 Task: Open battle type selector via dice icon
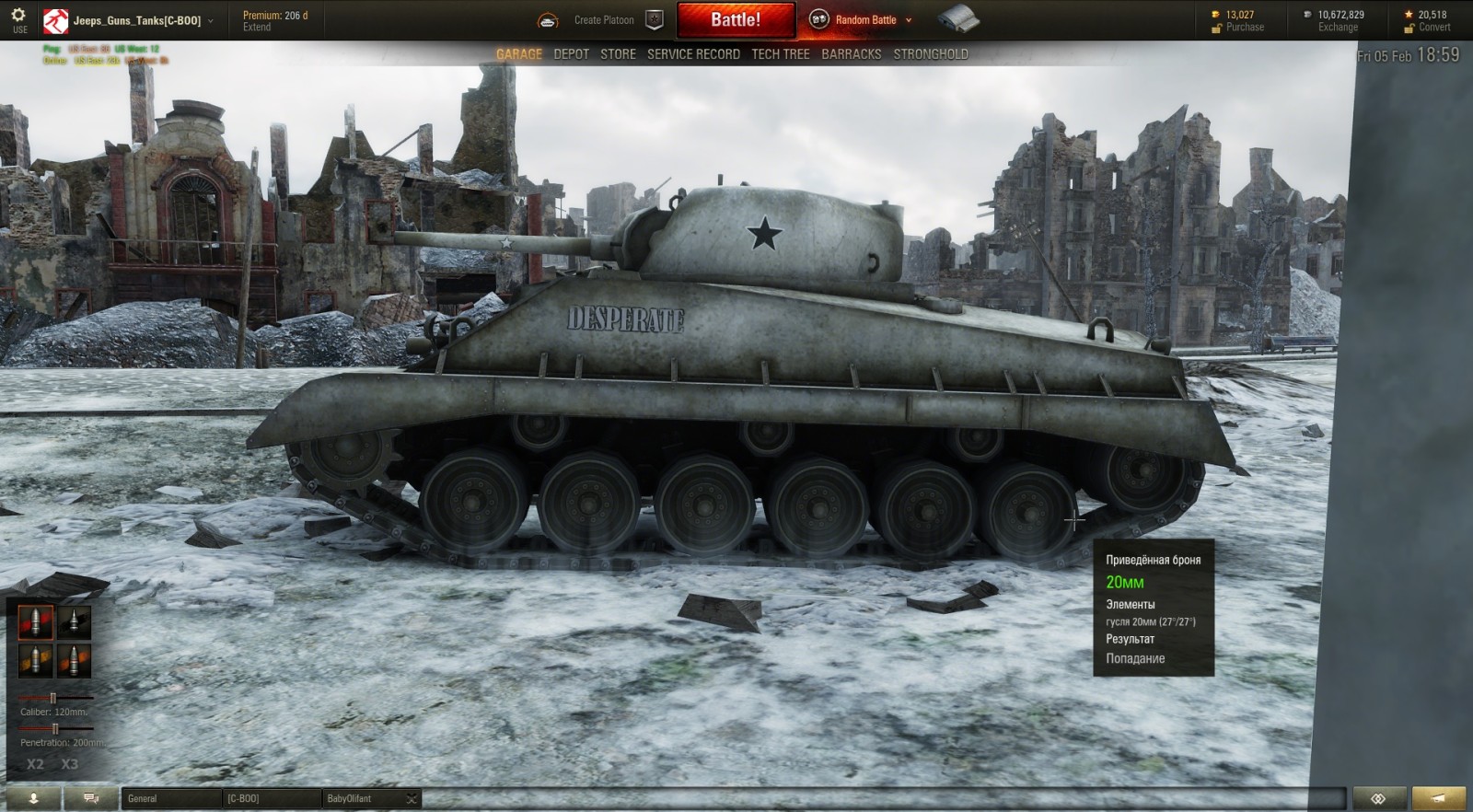818,18
